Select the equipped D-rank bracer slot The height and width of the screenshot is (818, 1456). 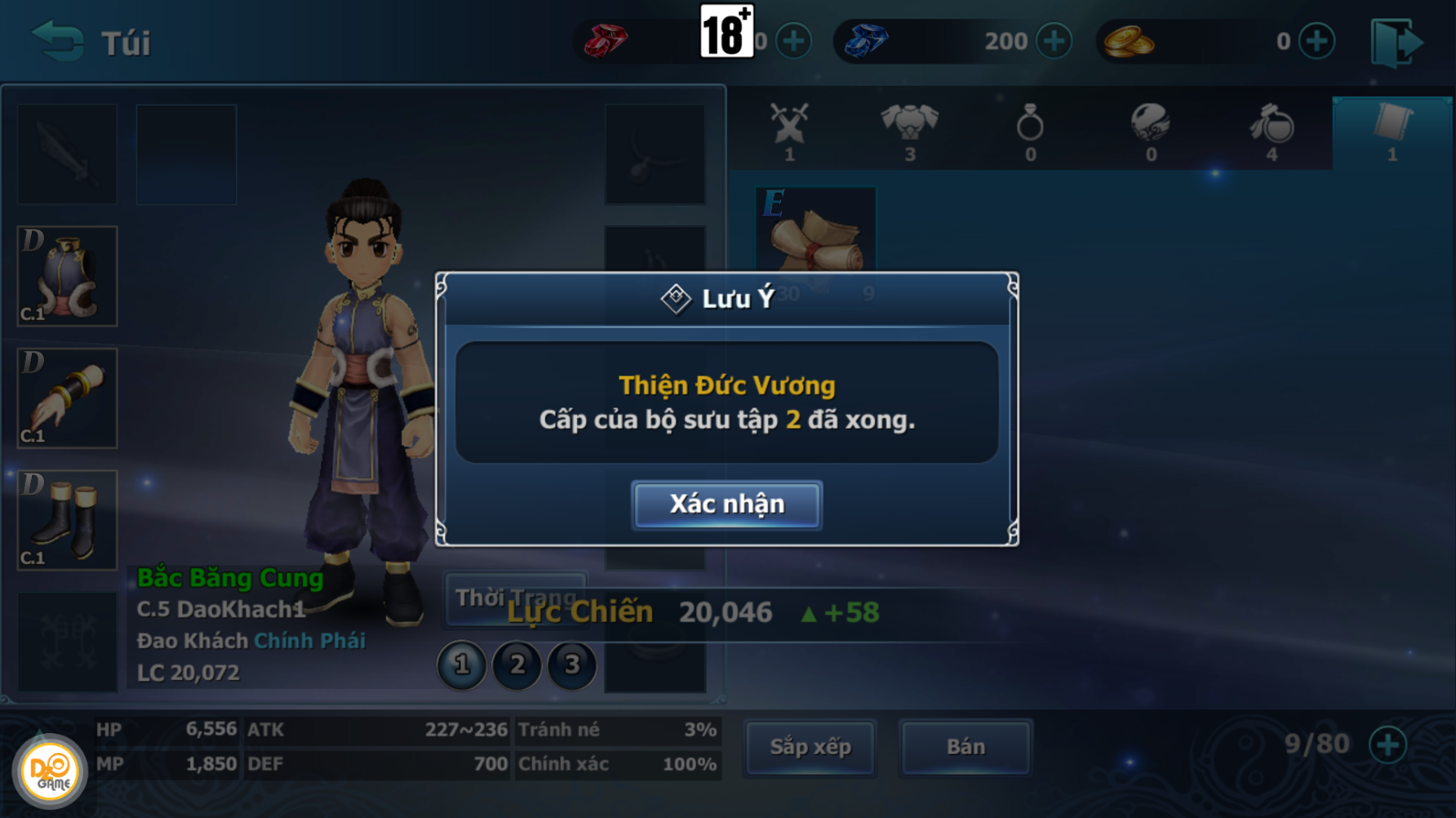tap(68, 398)
